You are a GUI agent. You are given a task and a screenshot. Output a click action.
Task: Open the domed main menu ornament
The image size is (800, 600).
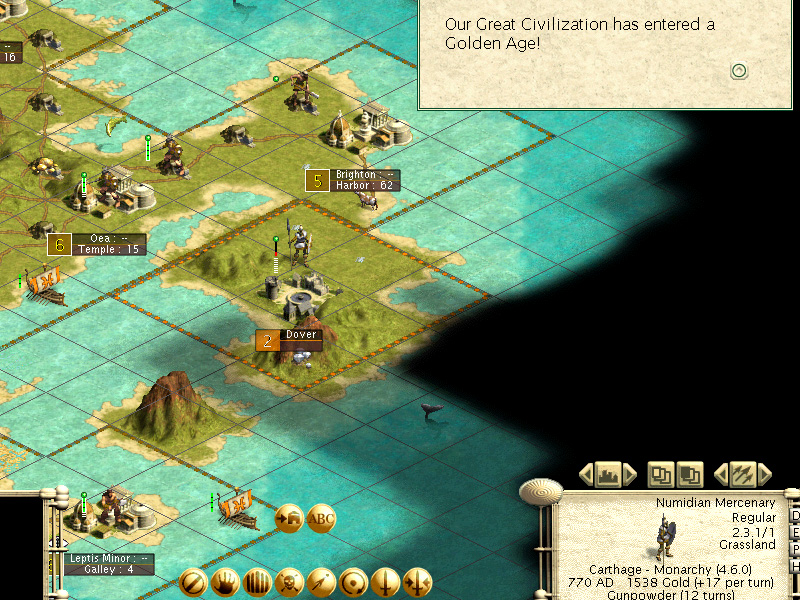(x=541, y=491)
